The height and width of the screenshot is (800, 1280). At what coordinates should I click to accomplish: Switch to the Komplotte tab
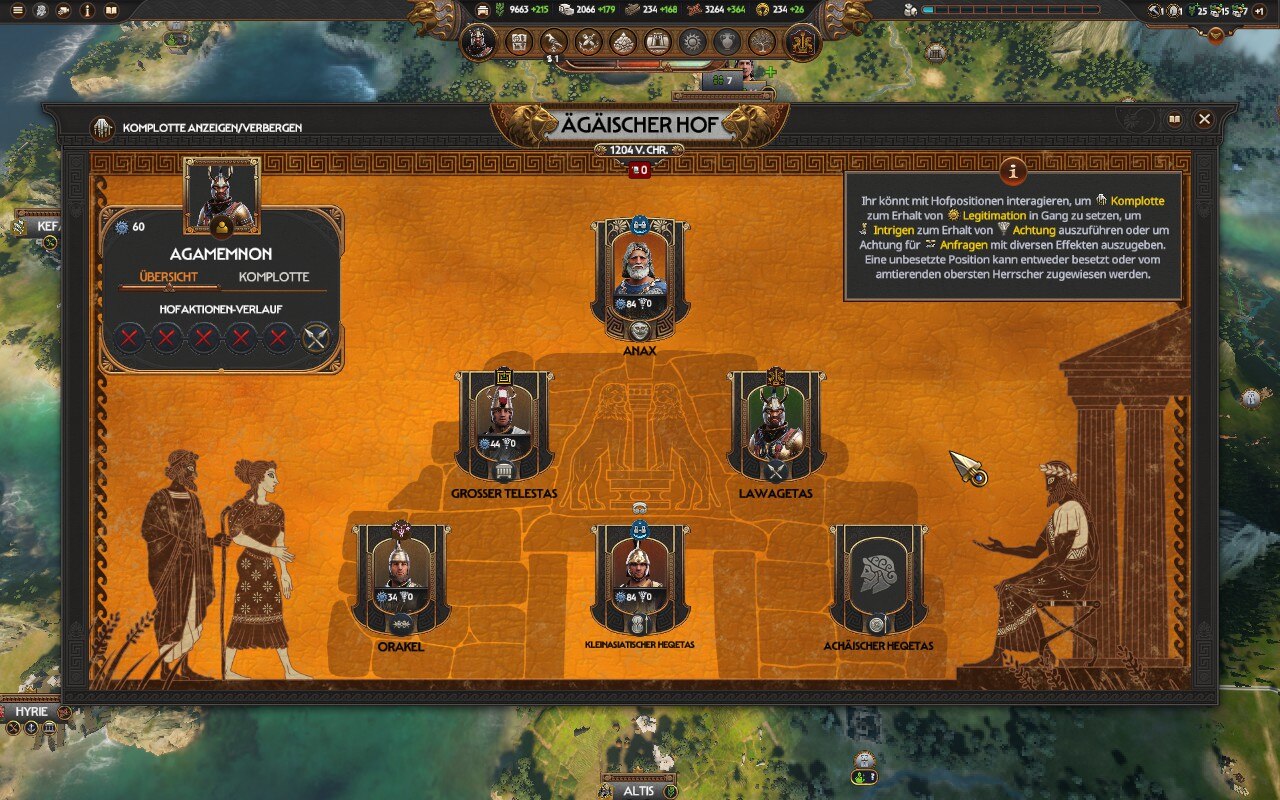[x=273, y=277]
